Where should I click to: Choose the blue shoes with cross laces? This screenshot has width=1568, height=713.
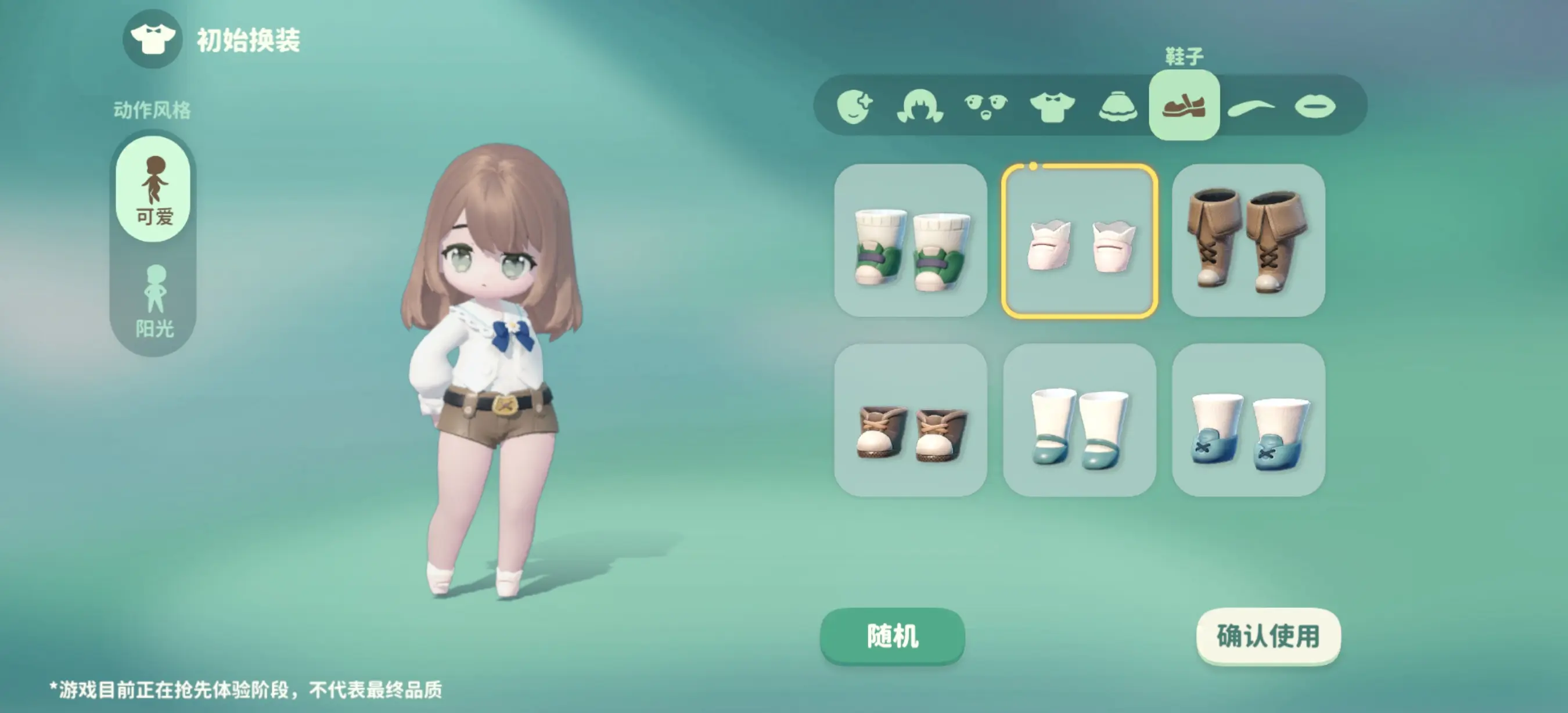click(1248, 420)
